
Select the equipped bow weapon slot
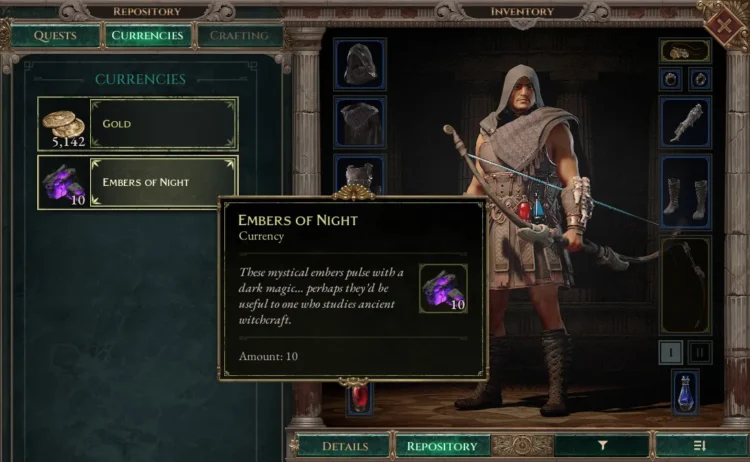pos(685,283)
